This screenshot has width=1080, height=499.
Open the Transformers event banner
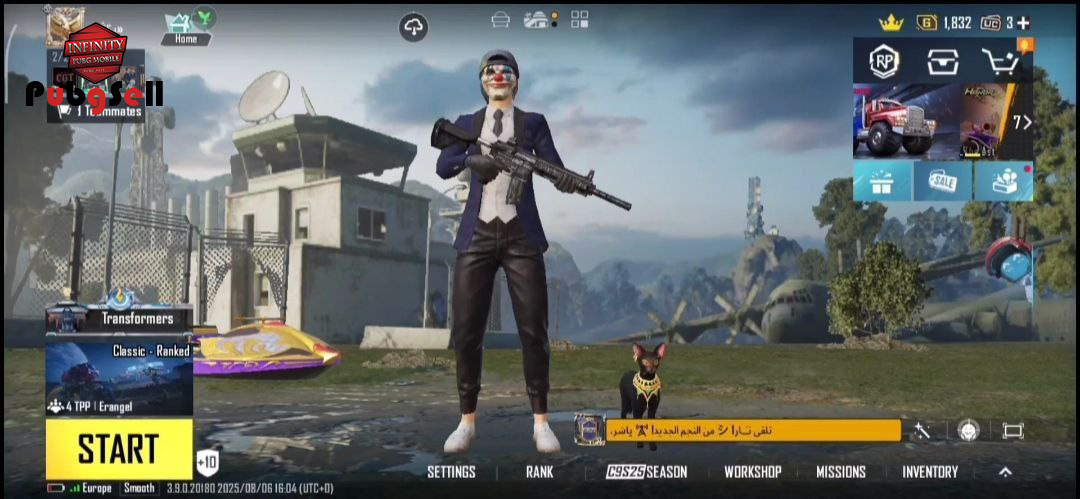tap(119, 317)
